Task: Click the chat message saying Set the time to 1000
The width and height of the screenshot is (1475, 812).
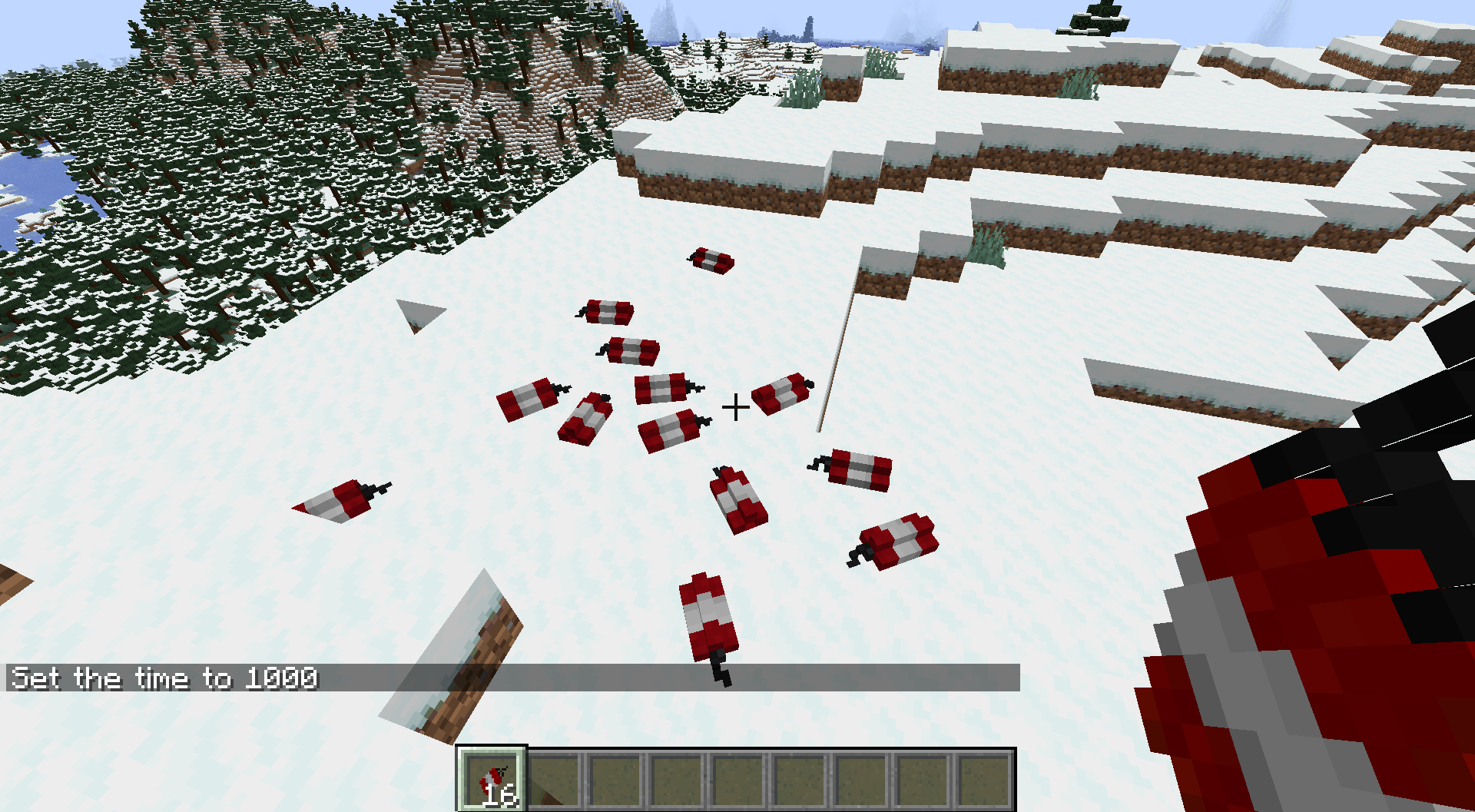Action: tap(165, 678)
